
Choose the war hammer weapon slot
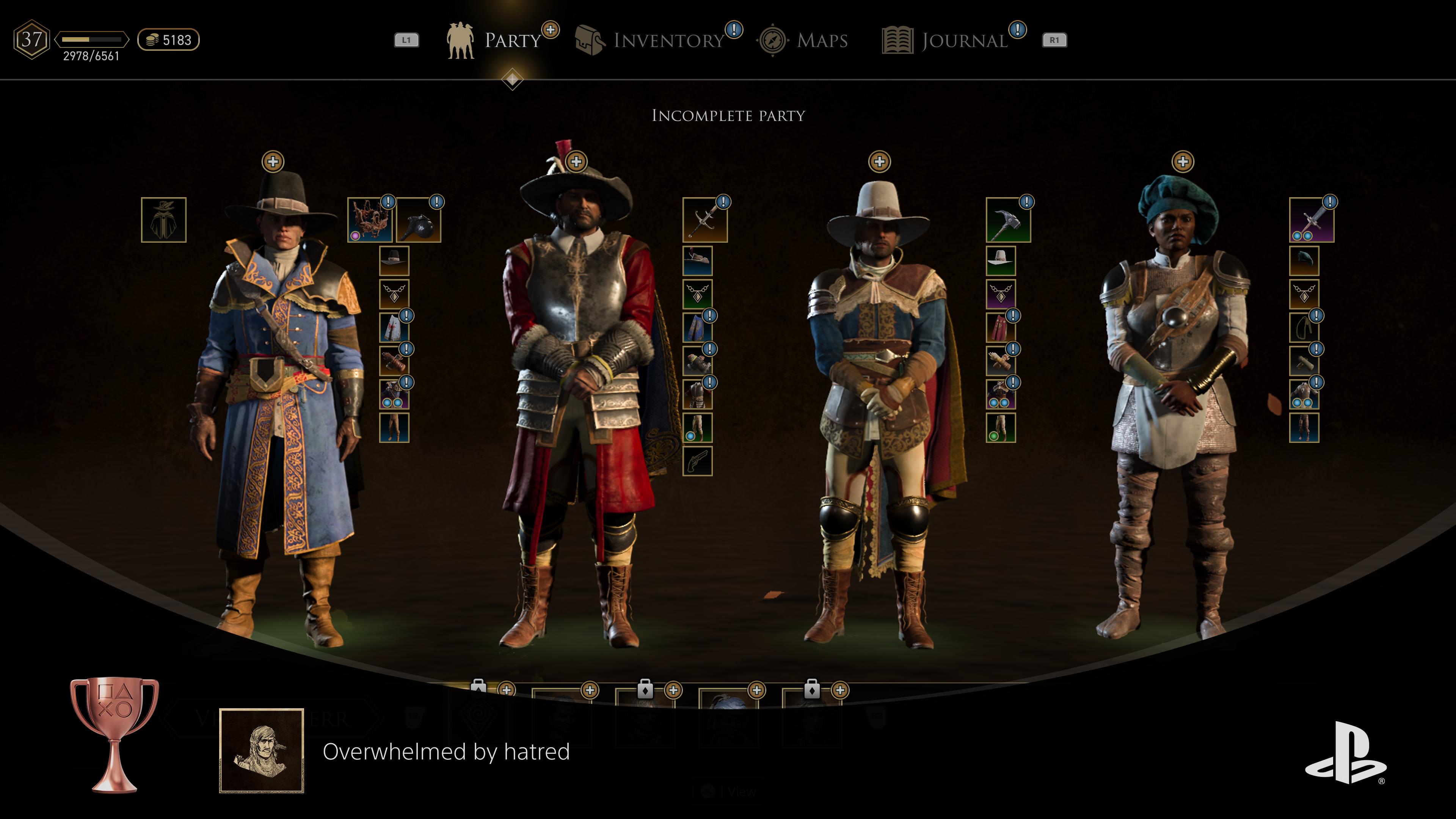1008,220
